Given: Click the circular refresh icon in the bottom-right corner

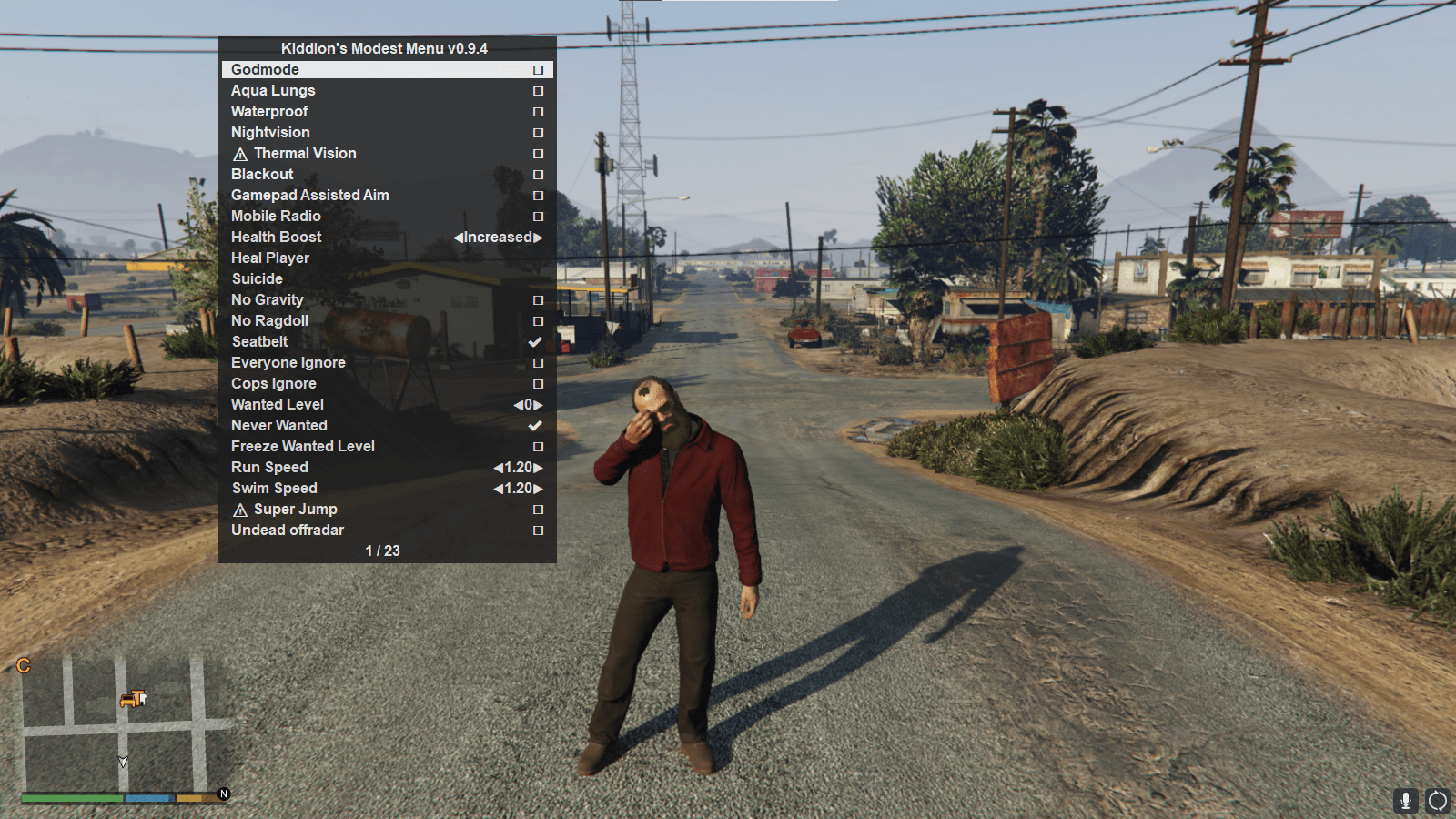Looking at the screenshot, I should click(x=1439, y=800).
